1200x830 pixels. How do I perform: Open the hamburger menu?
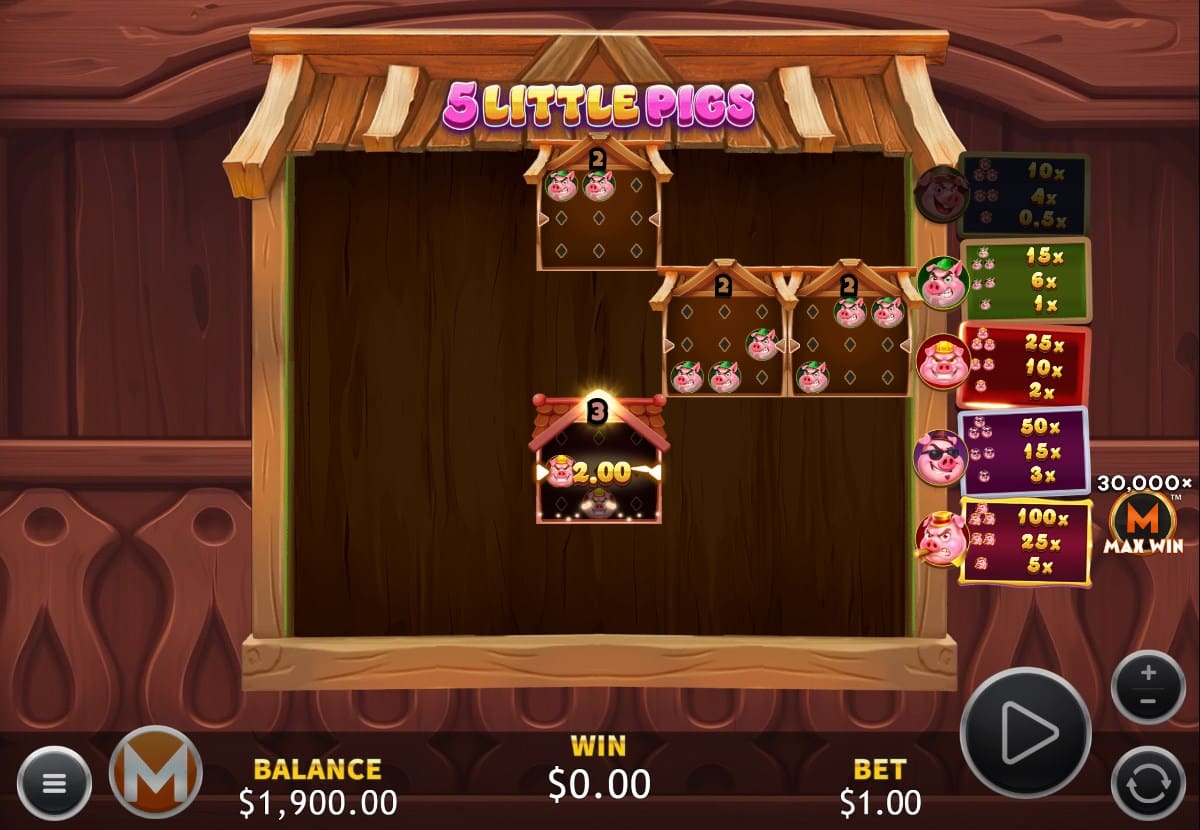54,782
